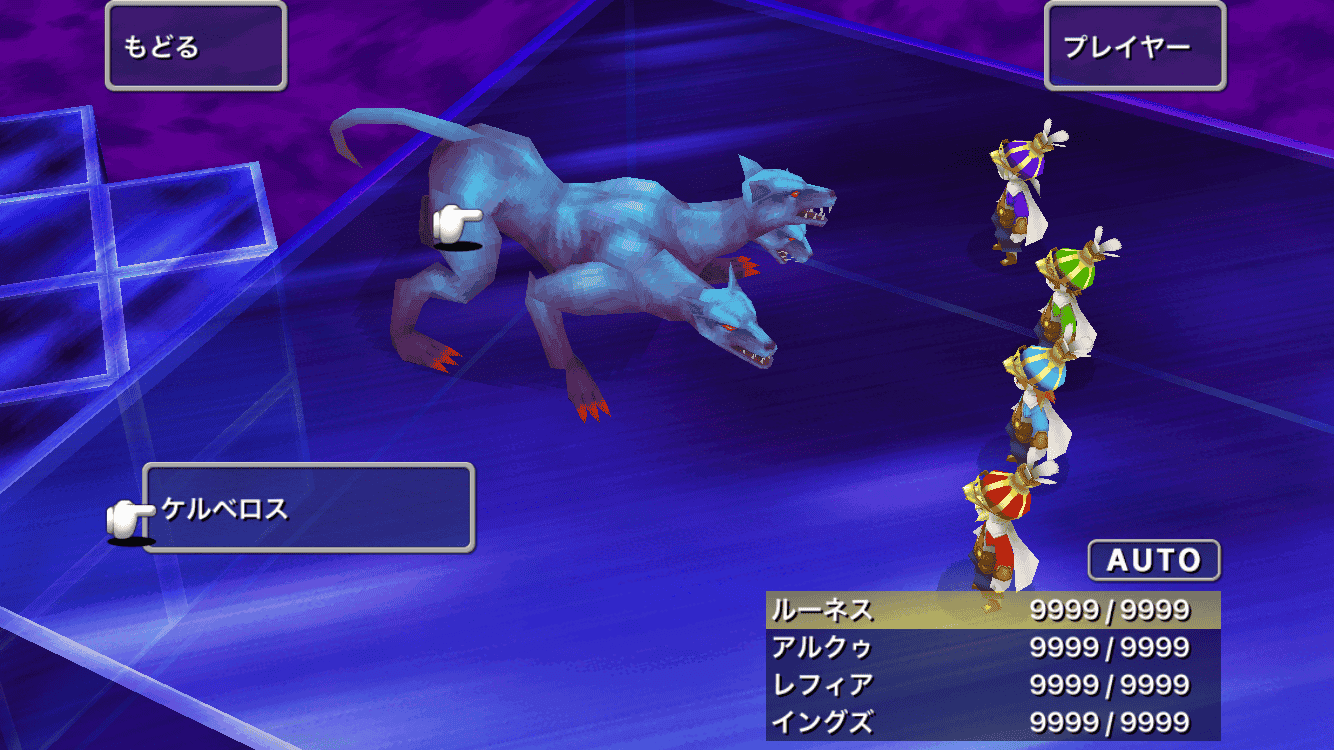Switch targeting to プレイヤー side
This screenshot has height=750, width=1334.
pyautogui.click(x=1134, y=46)
